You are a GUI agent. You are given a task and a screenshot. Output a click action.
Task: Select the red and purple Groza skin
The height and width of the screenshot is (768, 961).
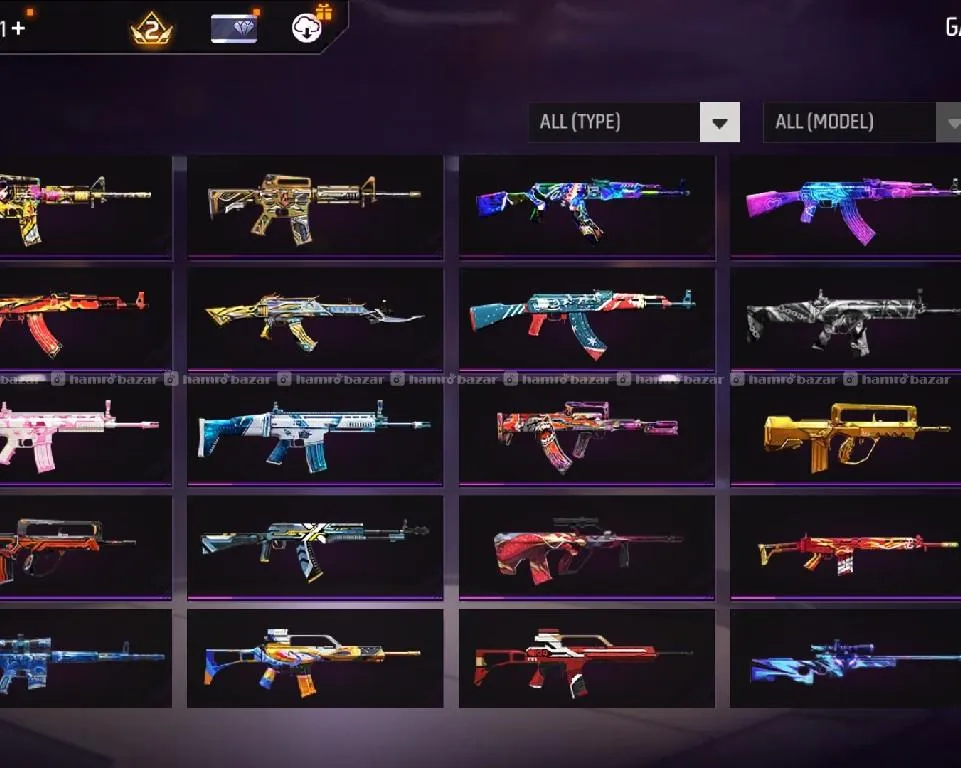click(587, 433)
